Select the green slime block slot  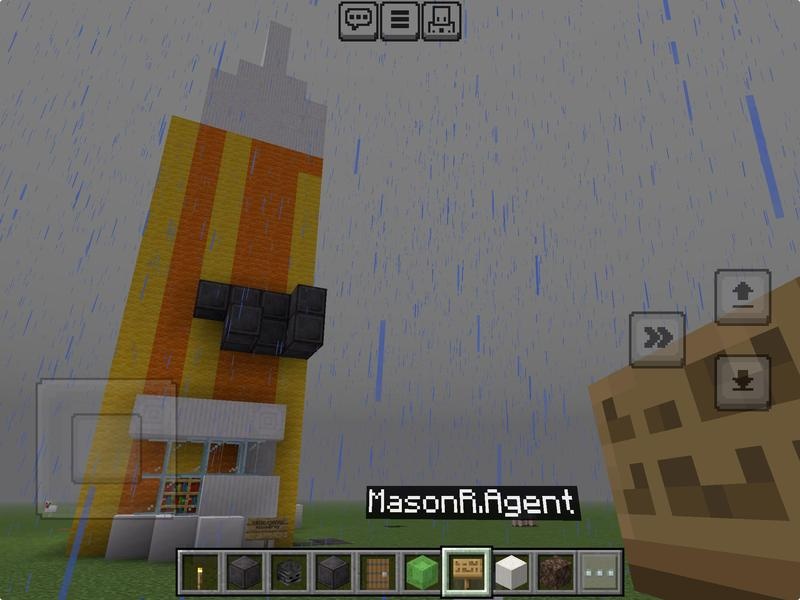pos(422,572)
